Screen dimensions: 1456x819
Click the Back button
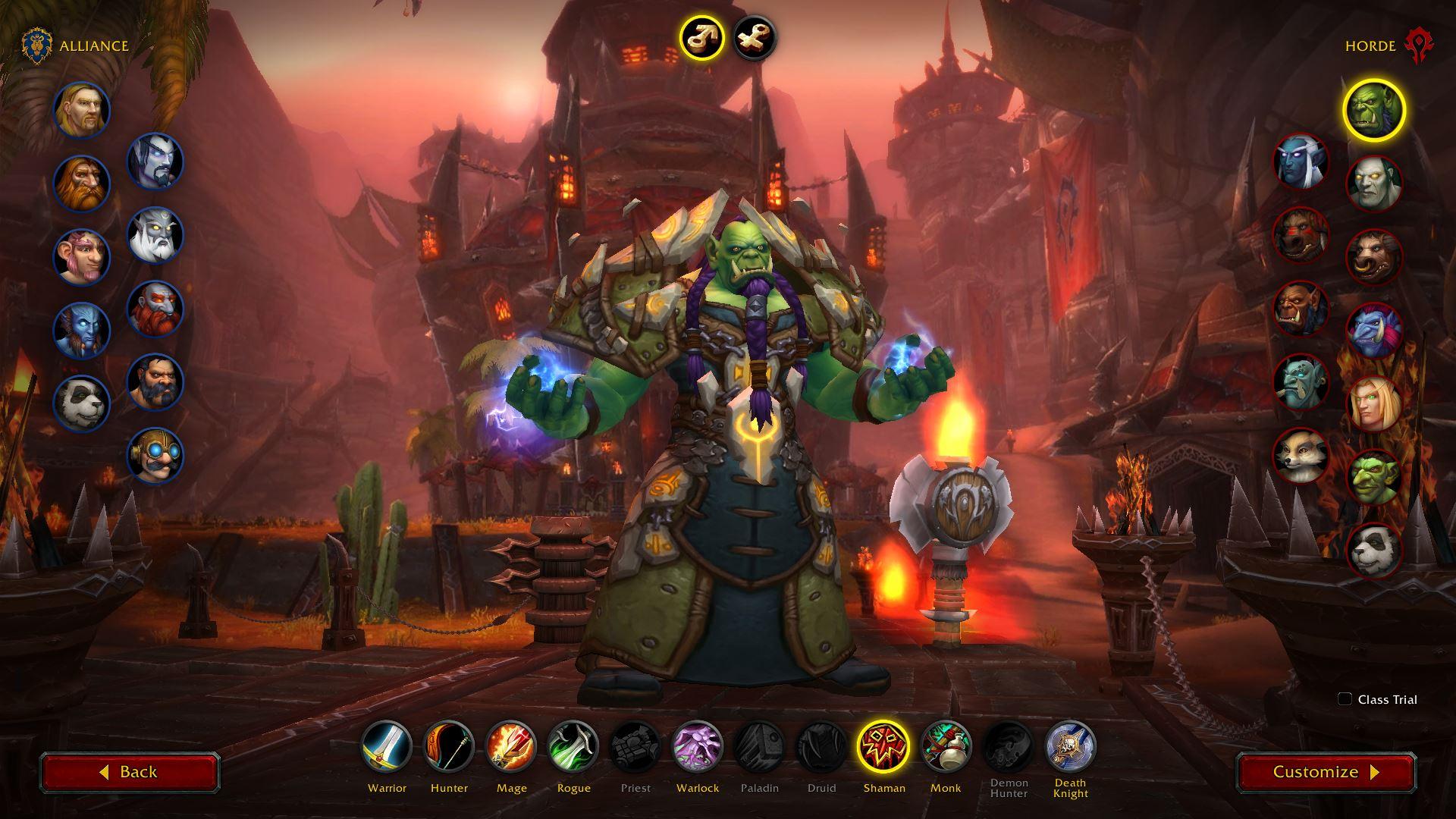[x=130, y=772]
